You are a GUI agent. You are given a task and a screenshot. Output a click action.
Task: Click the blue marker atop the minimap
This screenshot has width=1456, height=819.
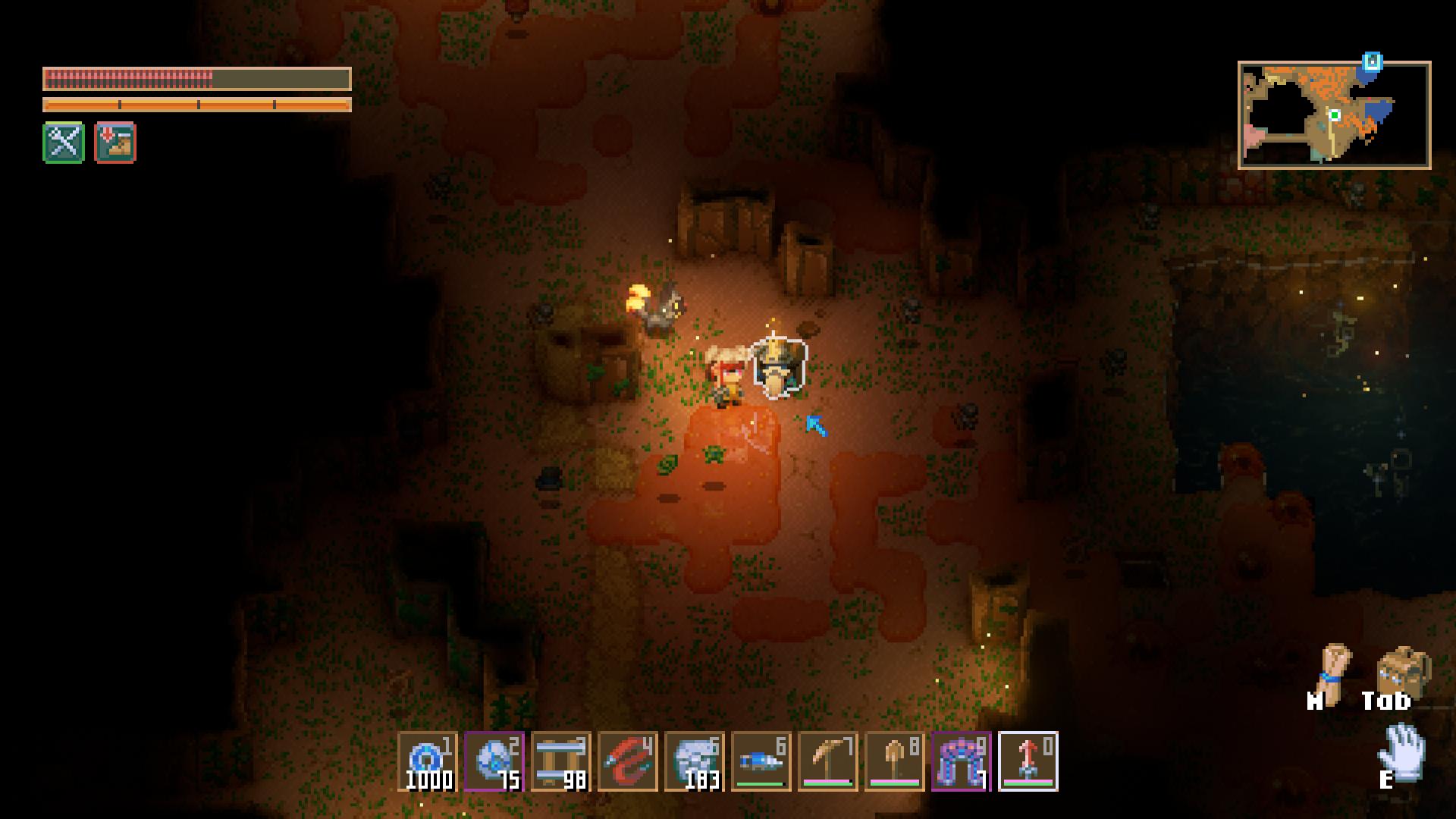(x=1372, y=61)
